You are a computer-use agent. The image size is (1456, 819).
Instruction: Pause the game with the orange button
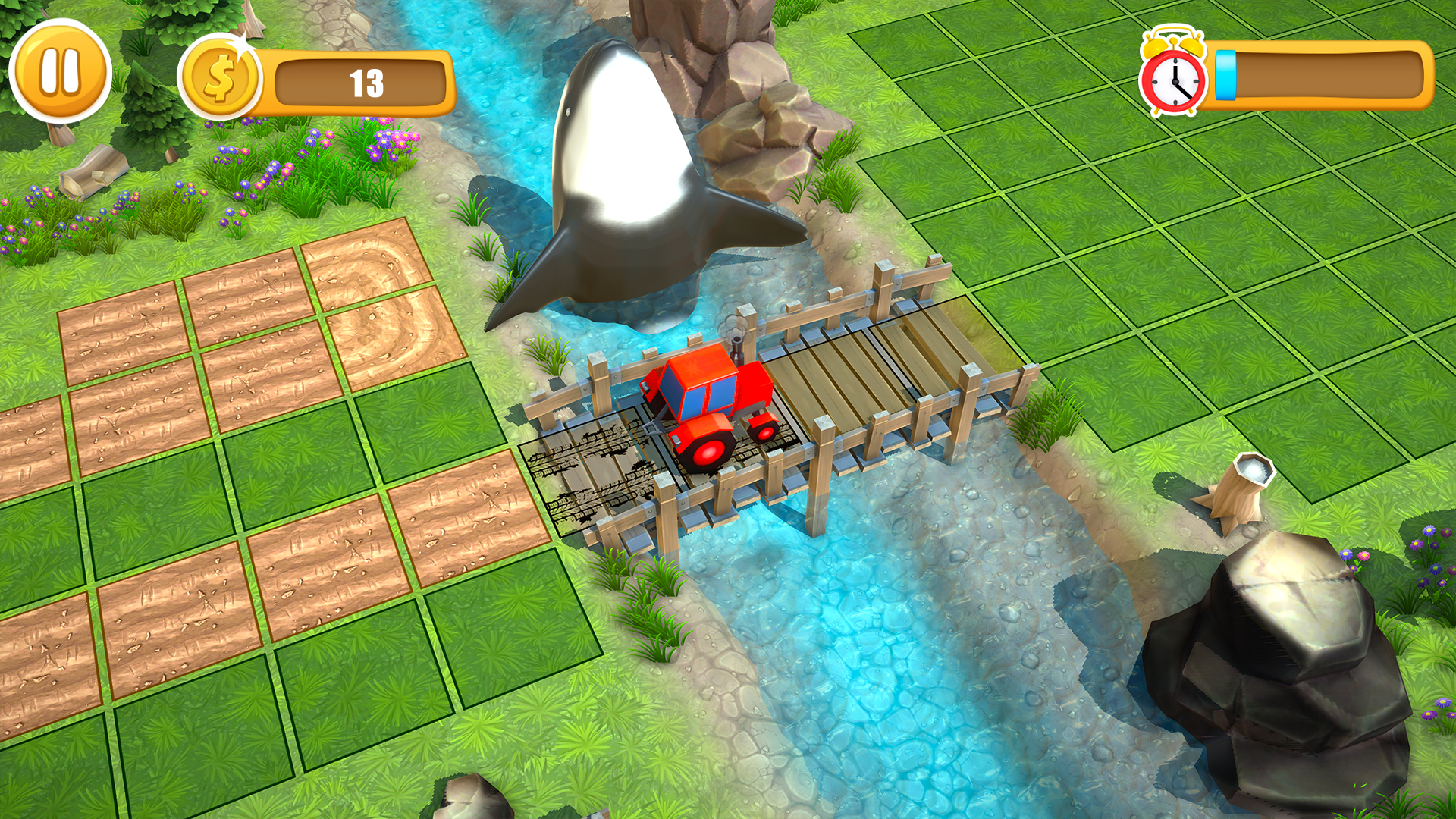60,71
